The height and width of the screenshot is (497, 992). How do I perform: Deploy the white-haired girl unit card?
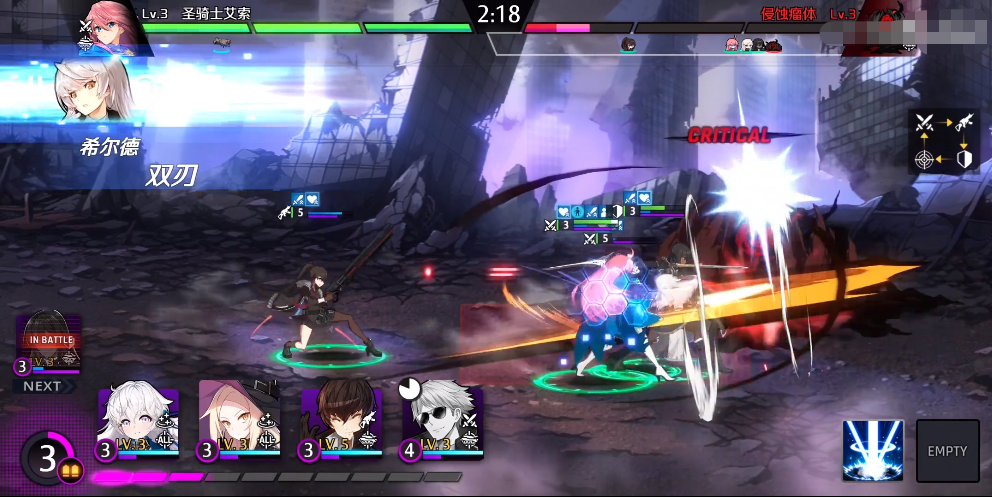[x=138, y=421]
